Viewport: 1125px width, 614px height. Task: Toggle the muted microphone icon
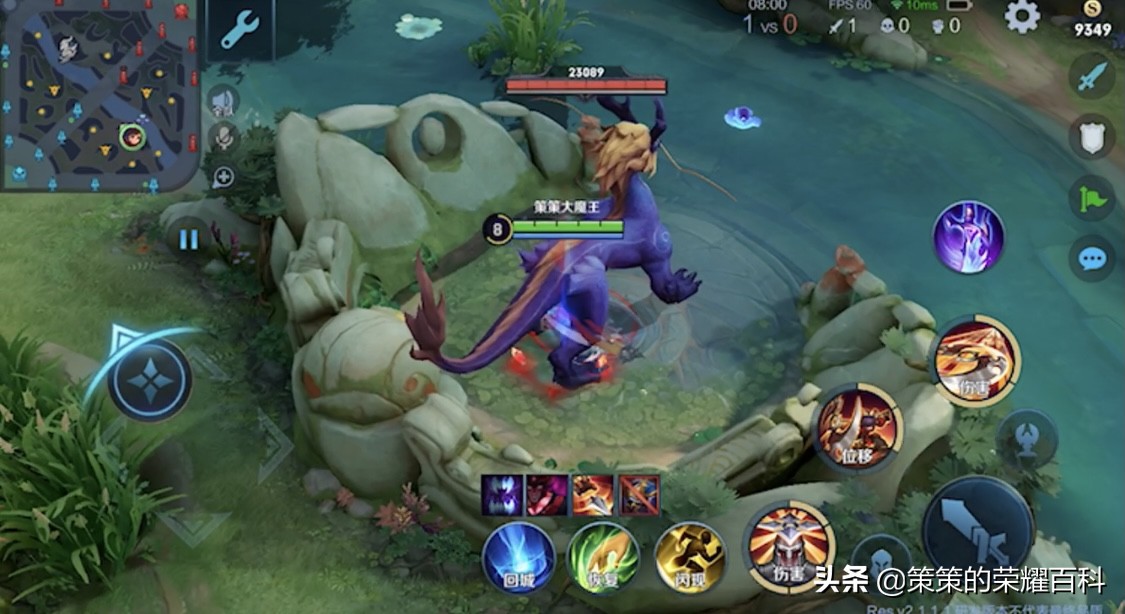point(223,137)
